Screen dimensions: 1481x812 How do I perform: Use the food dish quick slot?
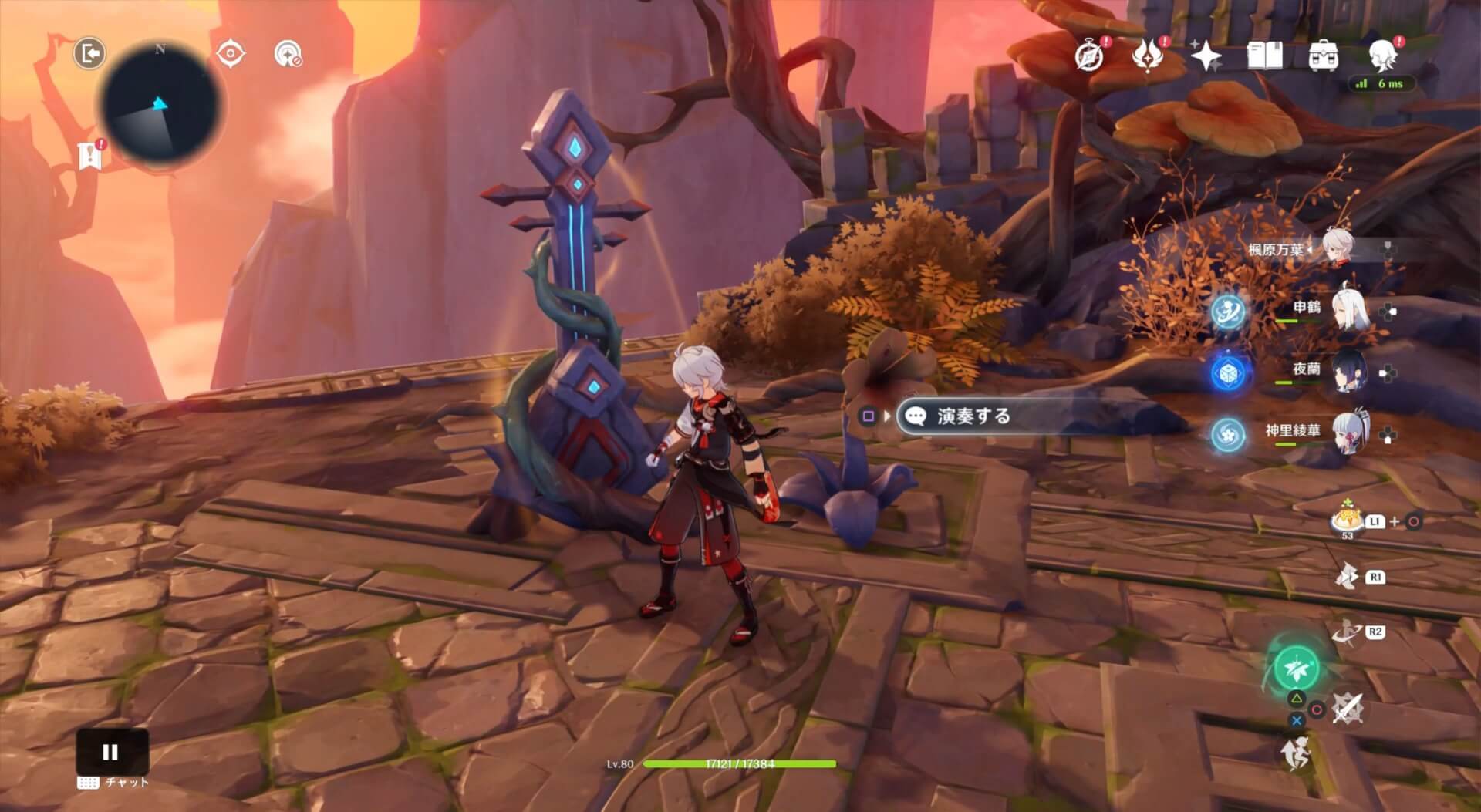tap(1347, 520)
